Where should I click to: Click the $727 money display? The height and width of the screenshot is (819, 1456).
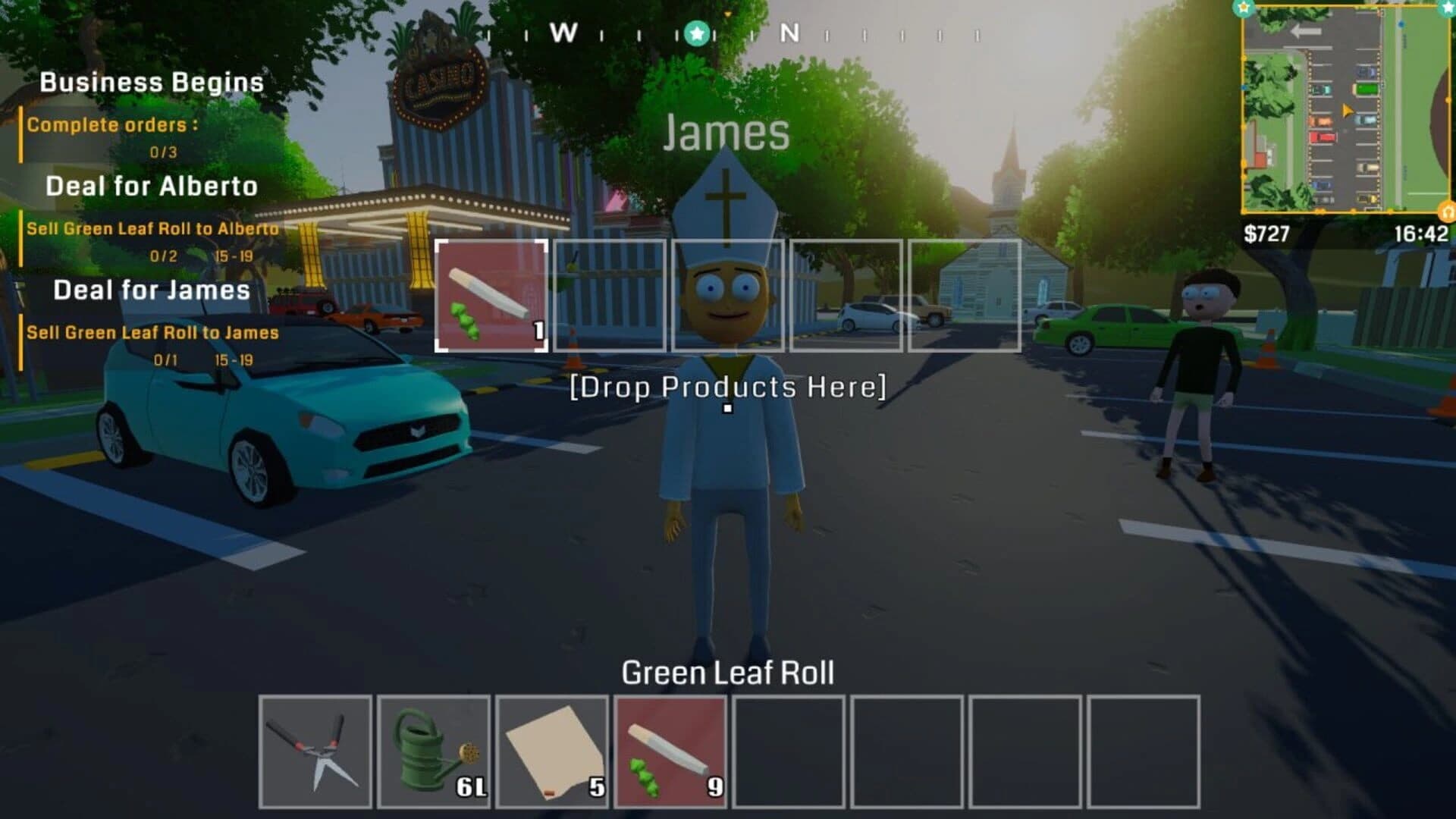(x=1266, y=231)
